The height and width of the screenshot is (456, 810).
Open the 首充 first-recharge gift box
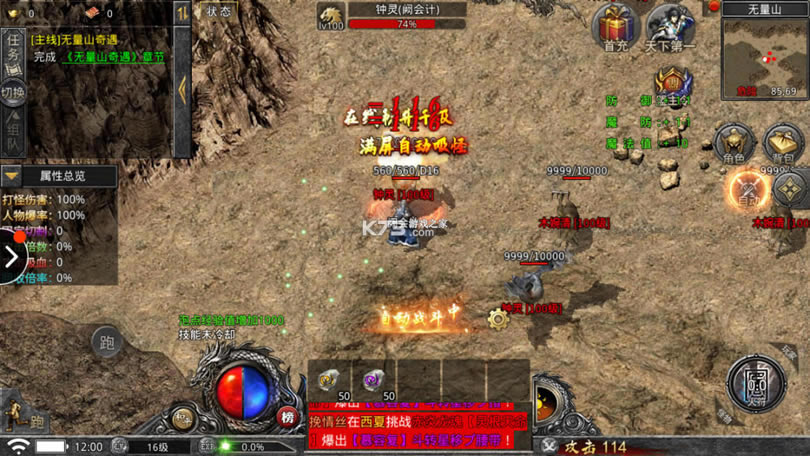click(x=615, y=27)
